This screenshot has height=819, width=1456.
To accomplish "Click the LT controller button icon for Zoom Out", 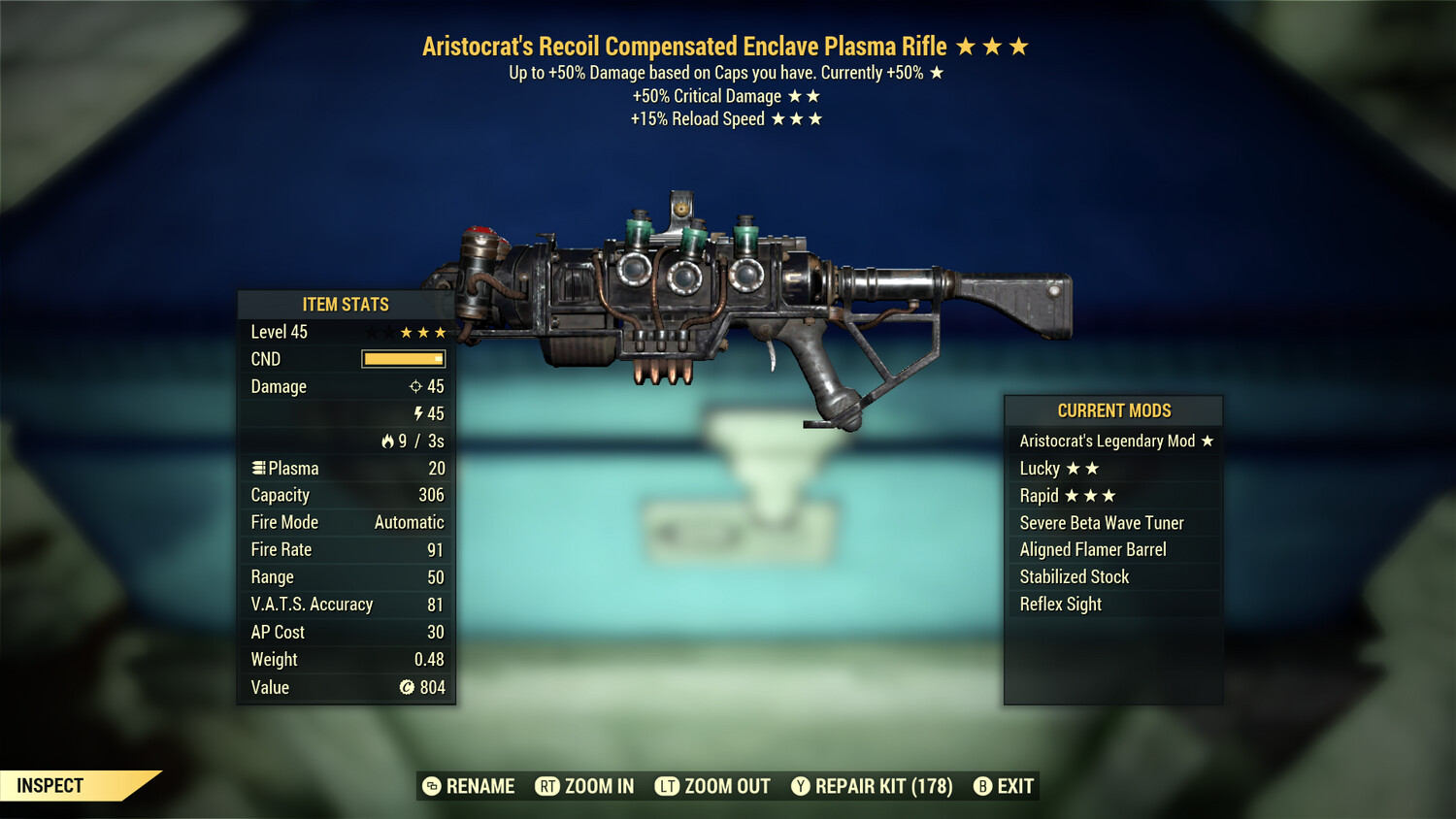I will coord(667,786).
